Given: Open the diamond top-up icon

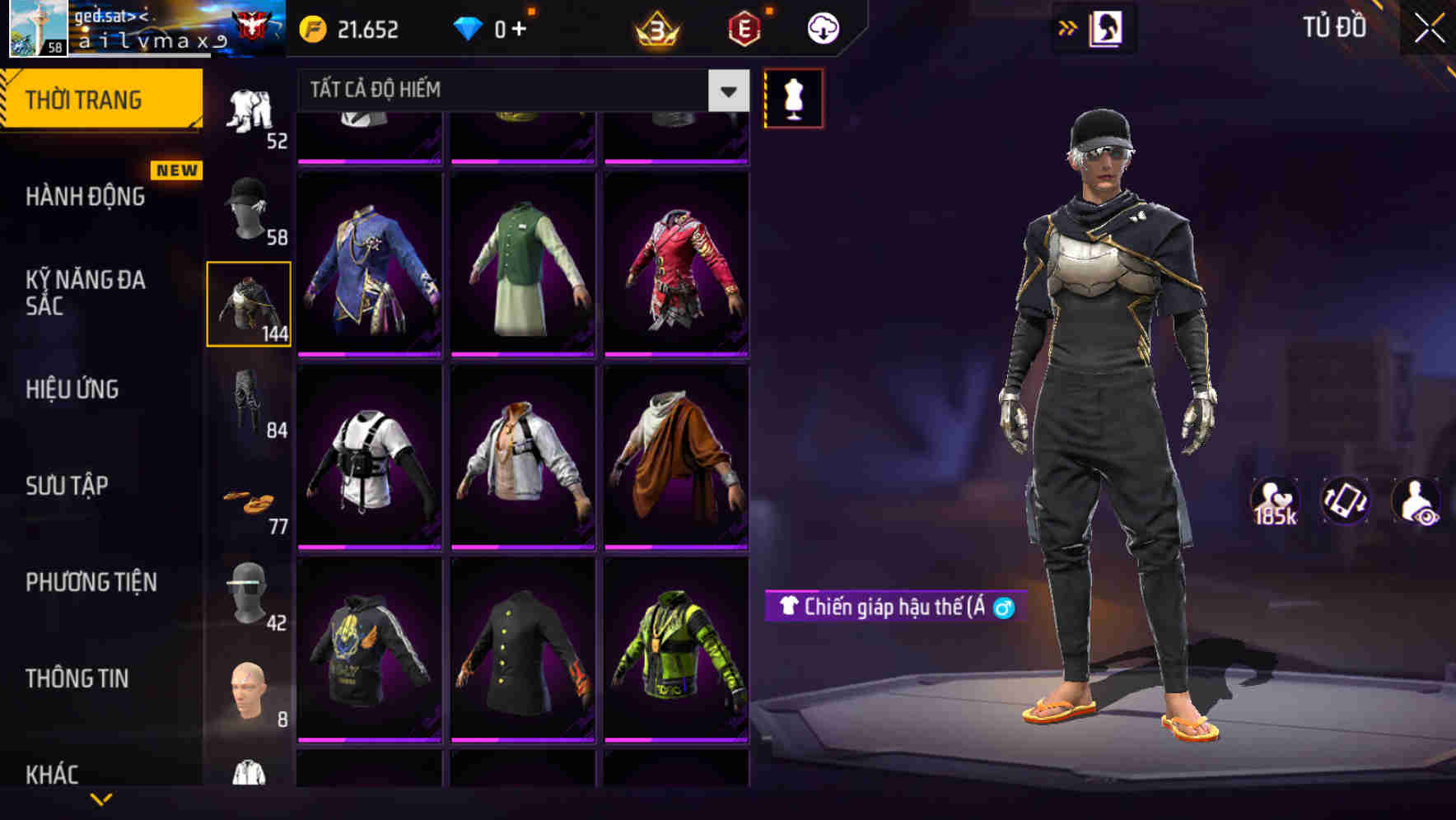Looking at the screenshot, I should coord(469,28).
